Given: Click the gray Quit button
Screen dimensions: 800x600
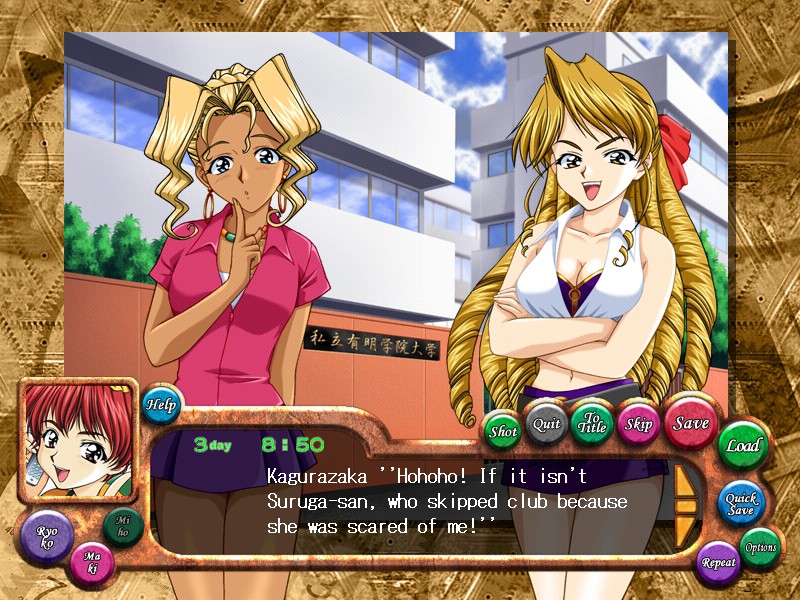Looking at the screenshot, I should pos(546,423).
